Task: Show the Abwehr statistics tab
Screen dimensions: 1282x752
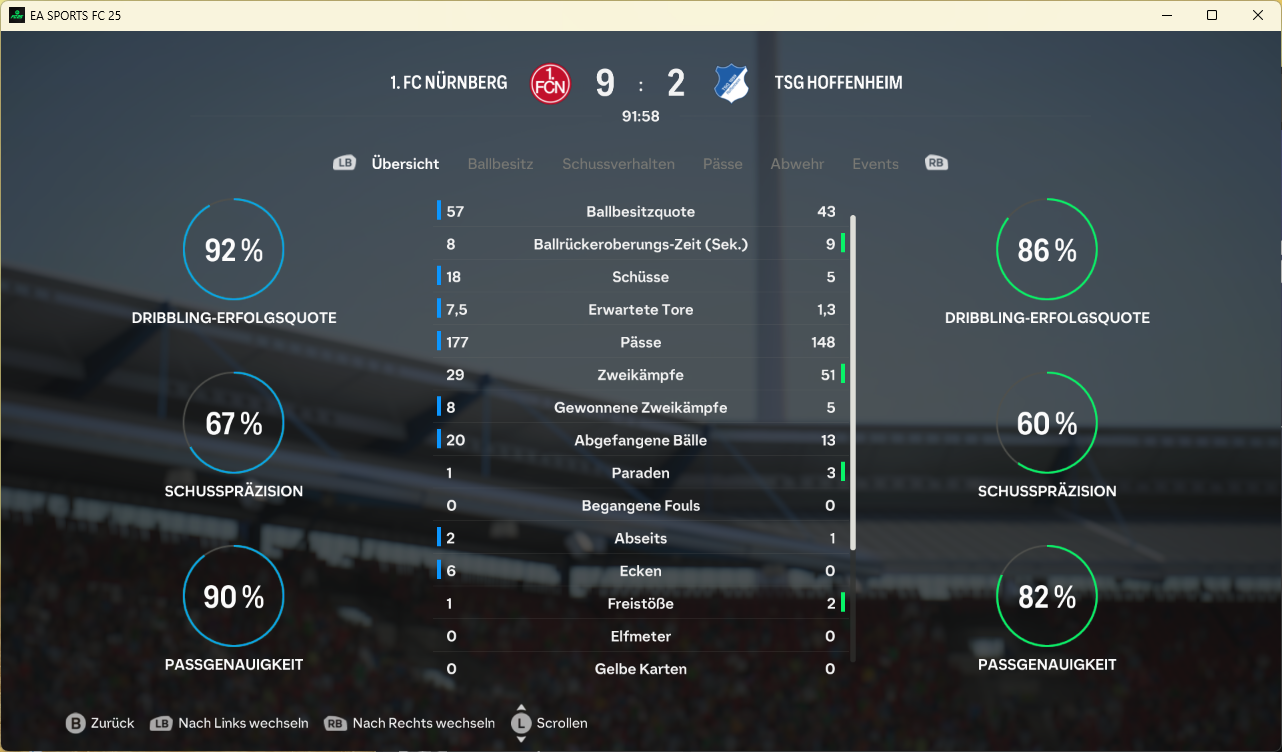Action: (797, 164)
